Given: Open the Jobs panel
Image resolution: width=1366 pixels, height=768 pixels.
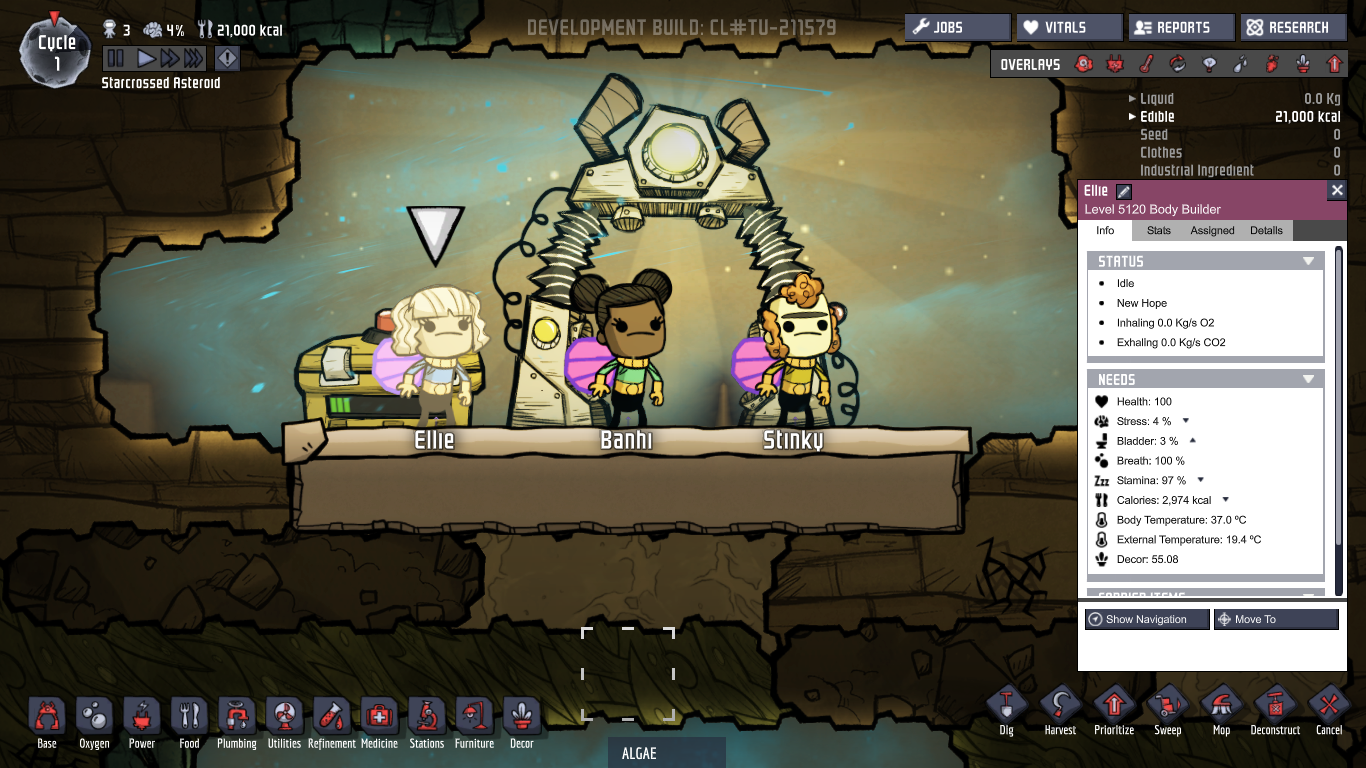Looking at the screenshot, I should [x=957, y=28].
